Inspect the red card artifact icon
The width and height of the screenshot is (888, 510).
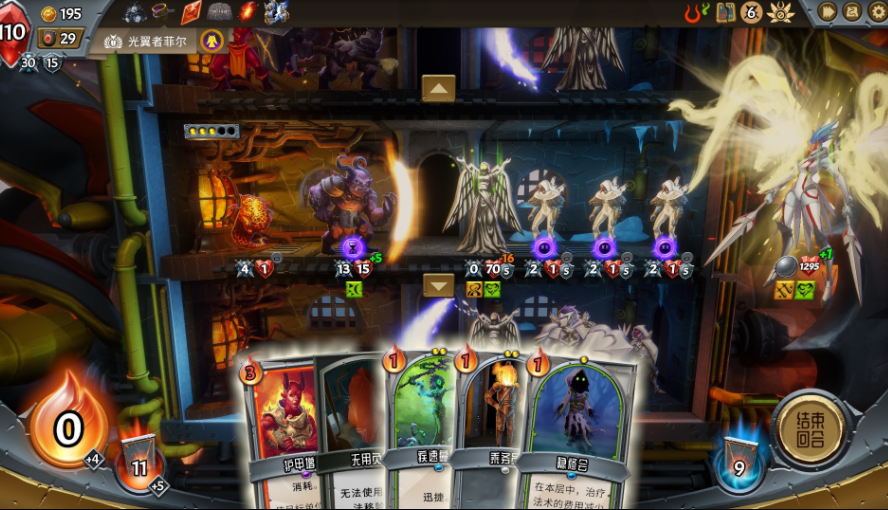pyautogui.click(x=191, y=12)
